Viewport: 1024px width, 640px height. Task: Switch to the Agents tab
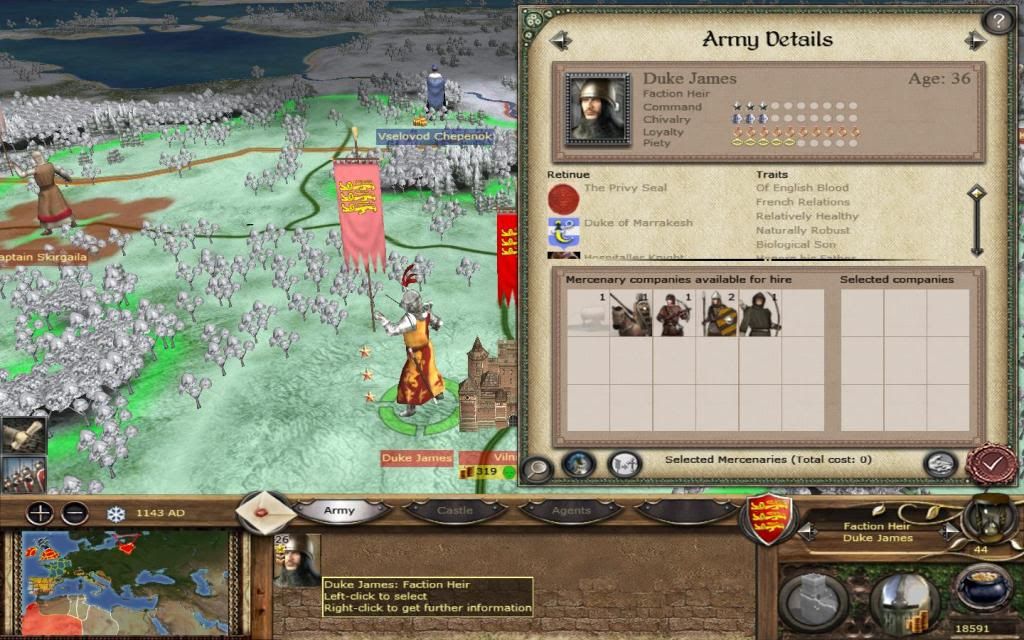(570, 511)
